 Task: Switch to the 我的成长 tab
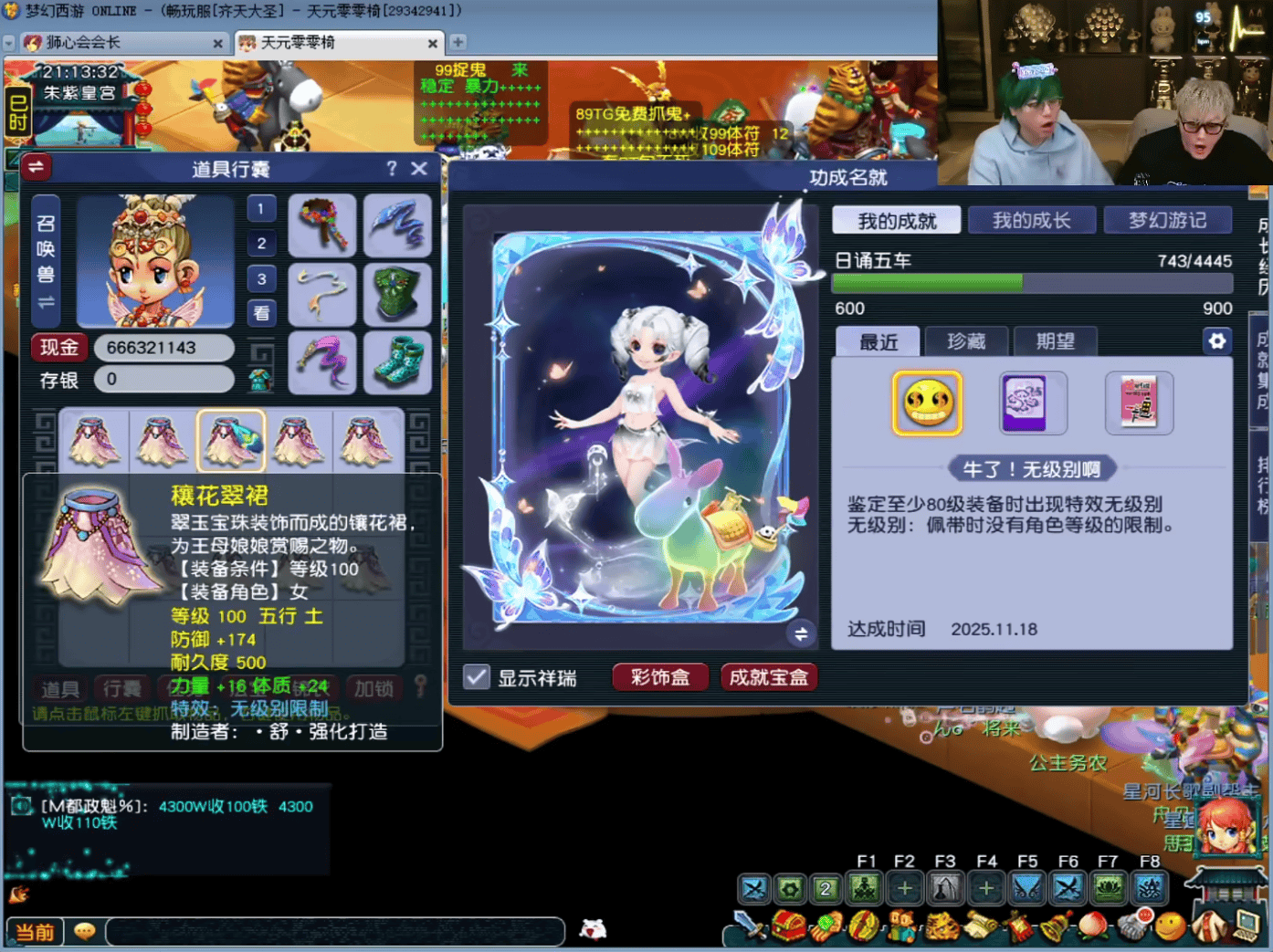(x=1031, y=220)
